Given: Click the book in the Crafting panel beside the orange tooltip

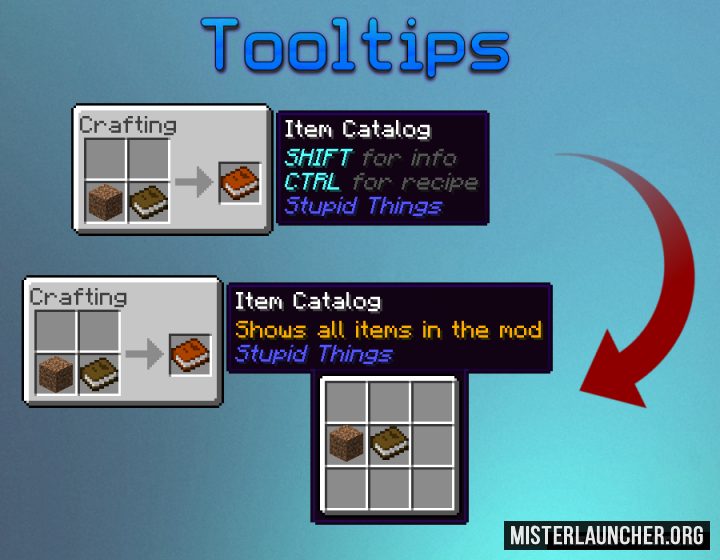Looking at the screenshot, I should (99, 374).
